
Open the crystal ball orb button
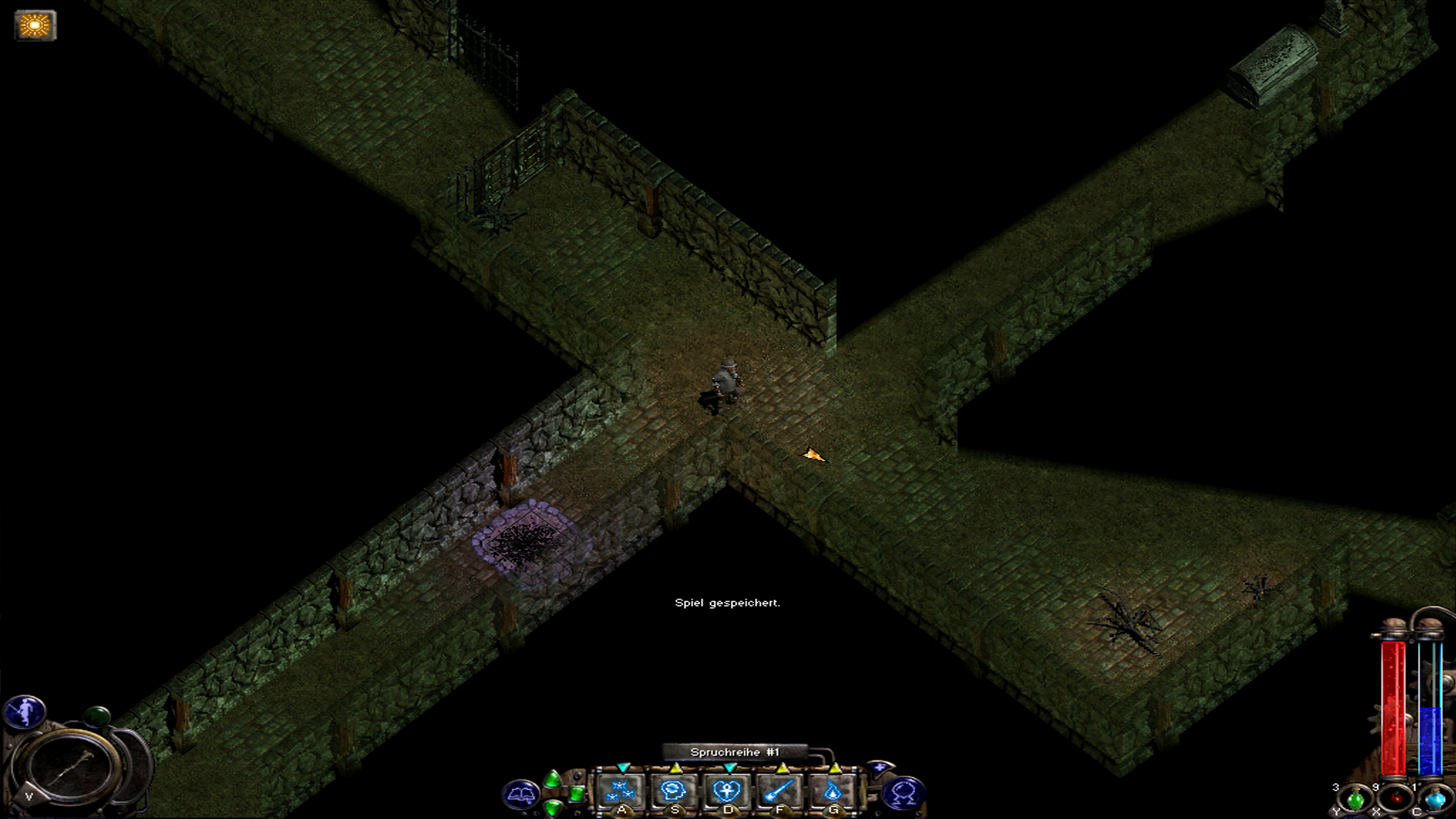(903, 795)
